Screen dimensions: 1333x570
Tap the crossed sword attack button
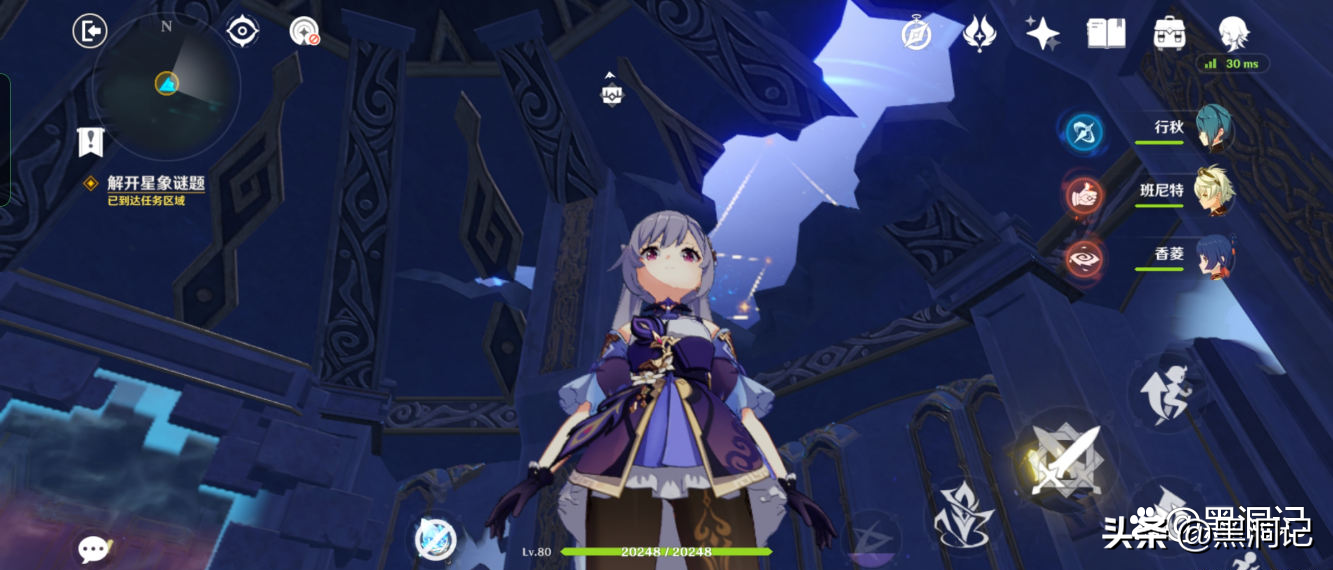(1064, 460)
